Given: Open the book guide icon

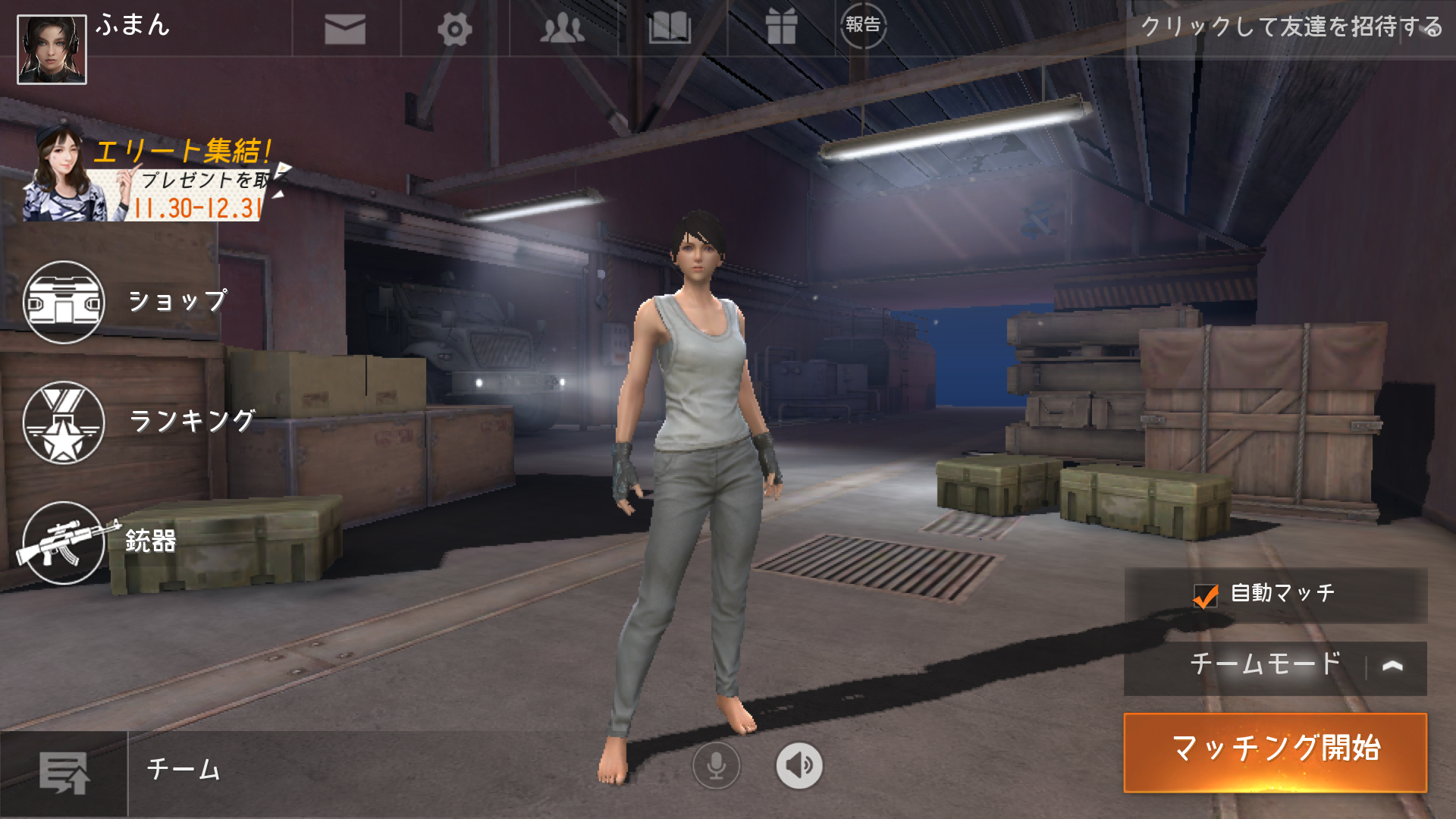Looking at the screenshot, I should coord(670,30).
